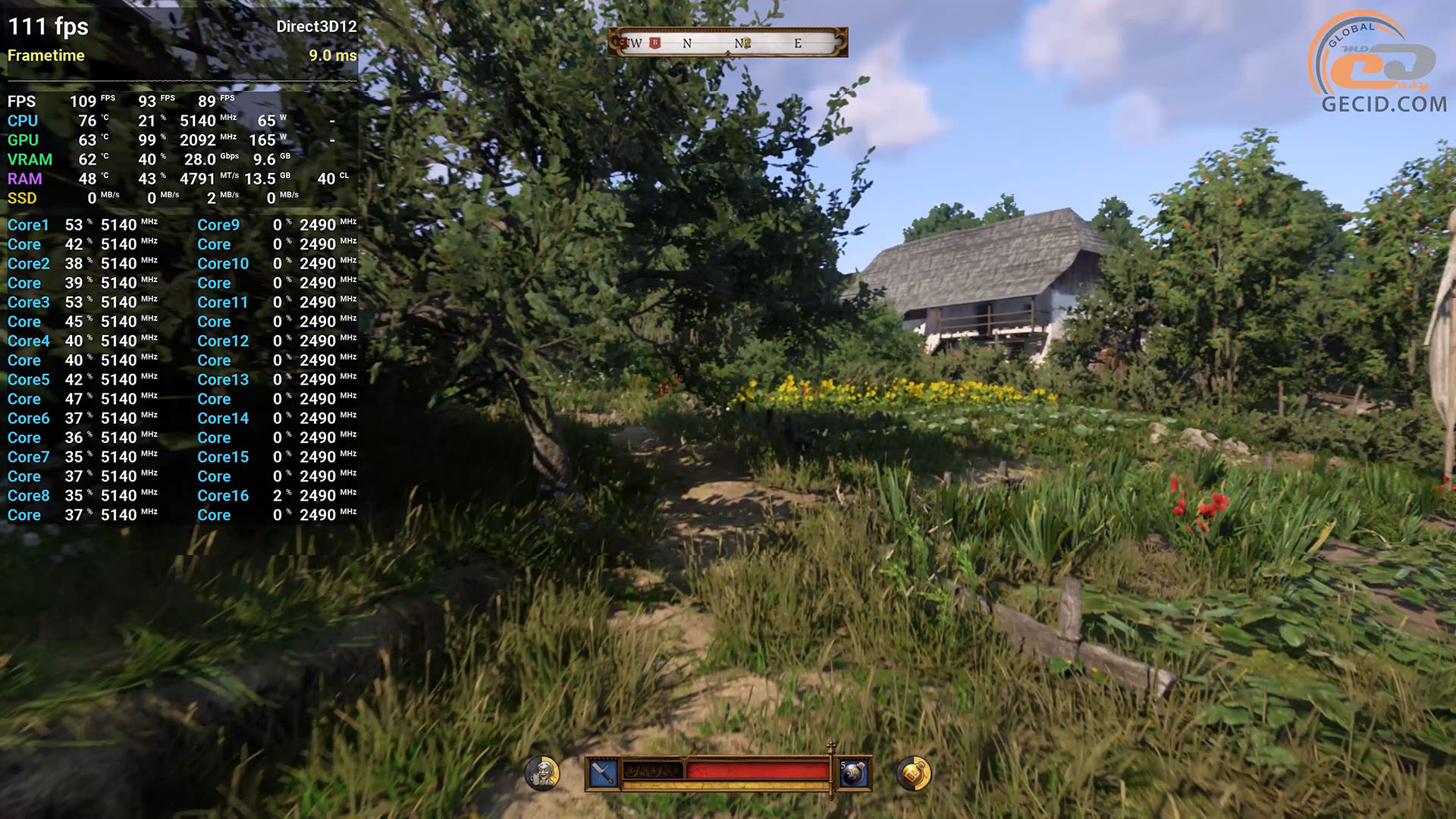1456x819 pixels.
Task: Click the drunk man with mug status icon
Action: (x=542, y=773)
